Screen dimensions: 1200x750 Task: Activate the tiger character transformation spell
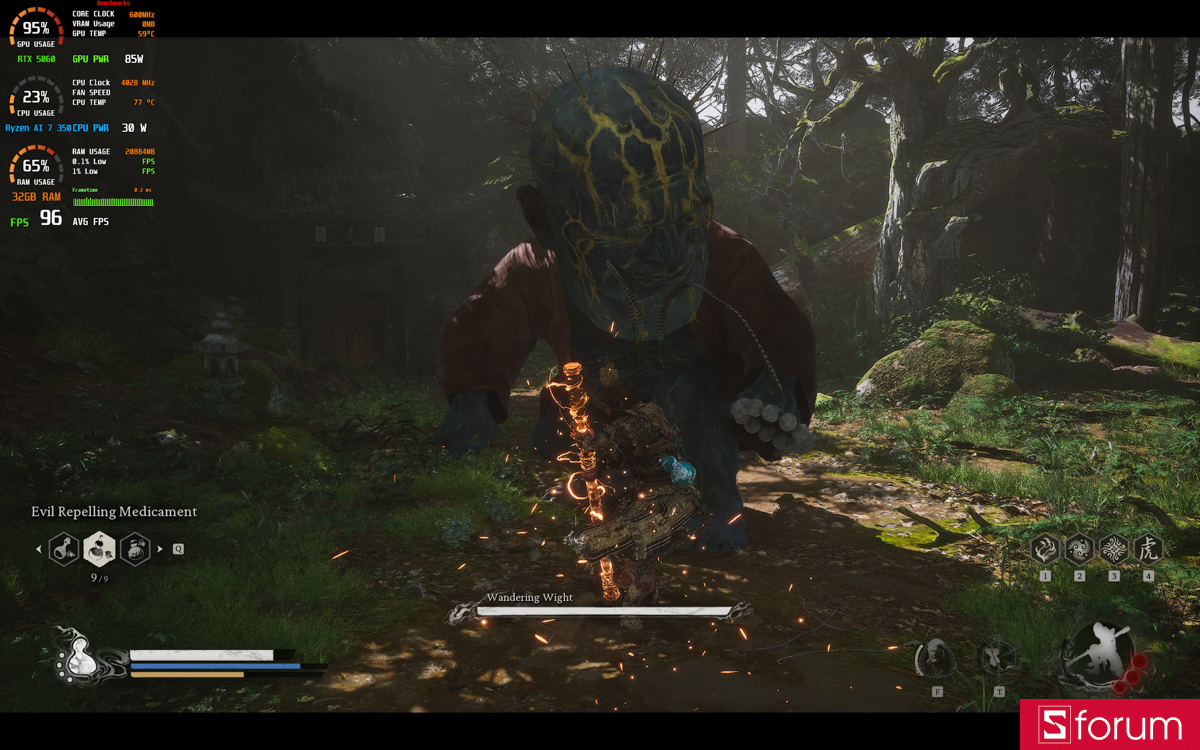pyautogui.click(x=1147, y=548)
